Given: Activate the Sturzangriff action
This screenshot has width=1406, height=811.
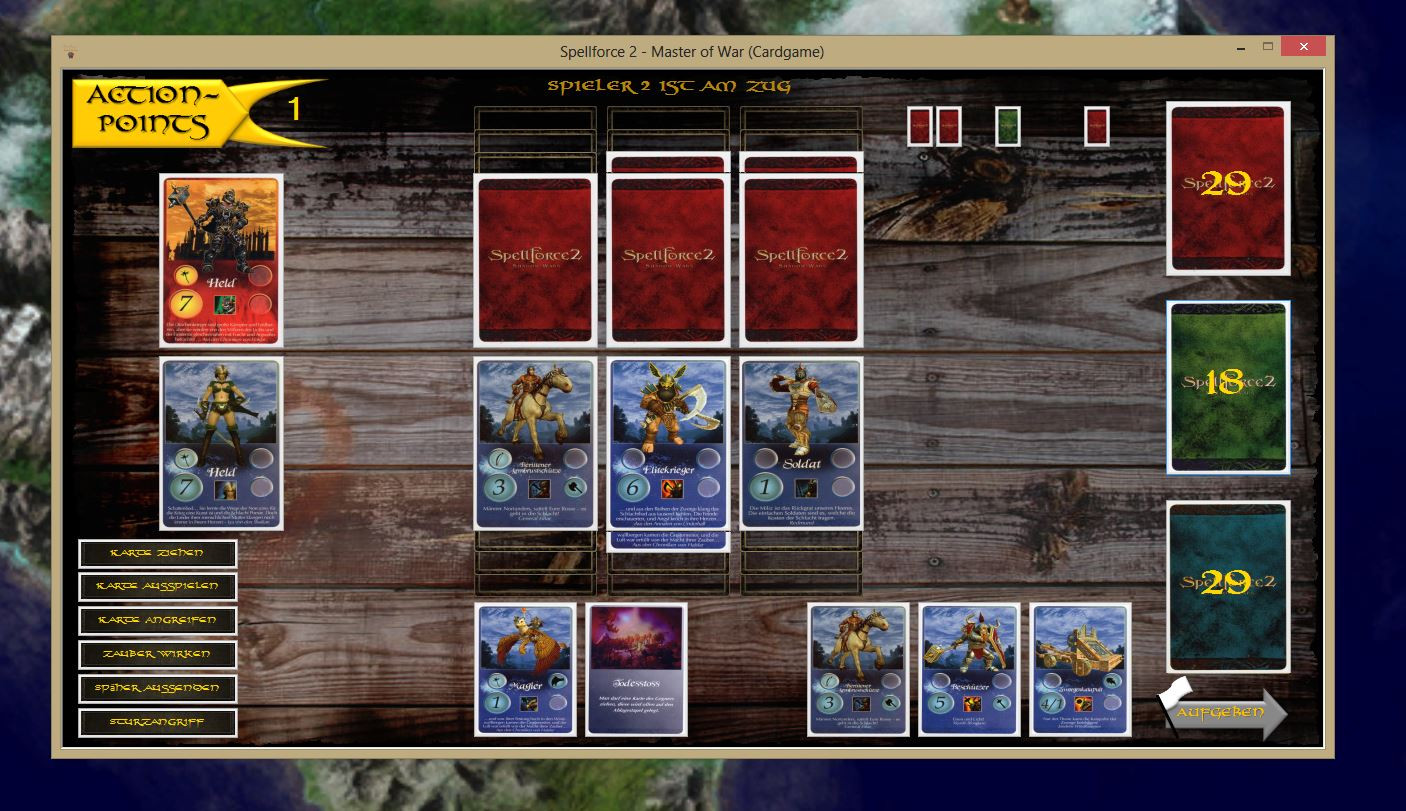Looking at the screenshot, I should (x=157, y=722).
